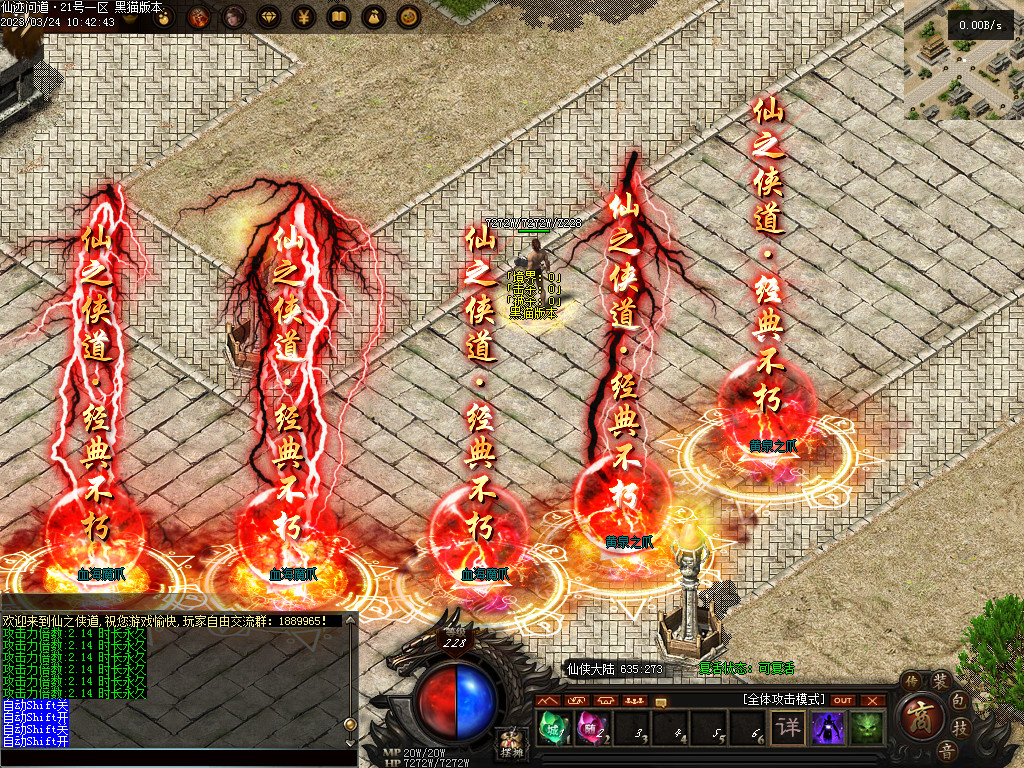This screenshot has width=1024, height=768.
Task: Click the money bag icon
Action: pos(373,16)
